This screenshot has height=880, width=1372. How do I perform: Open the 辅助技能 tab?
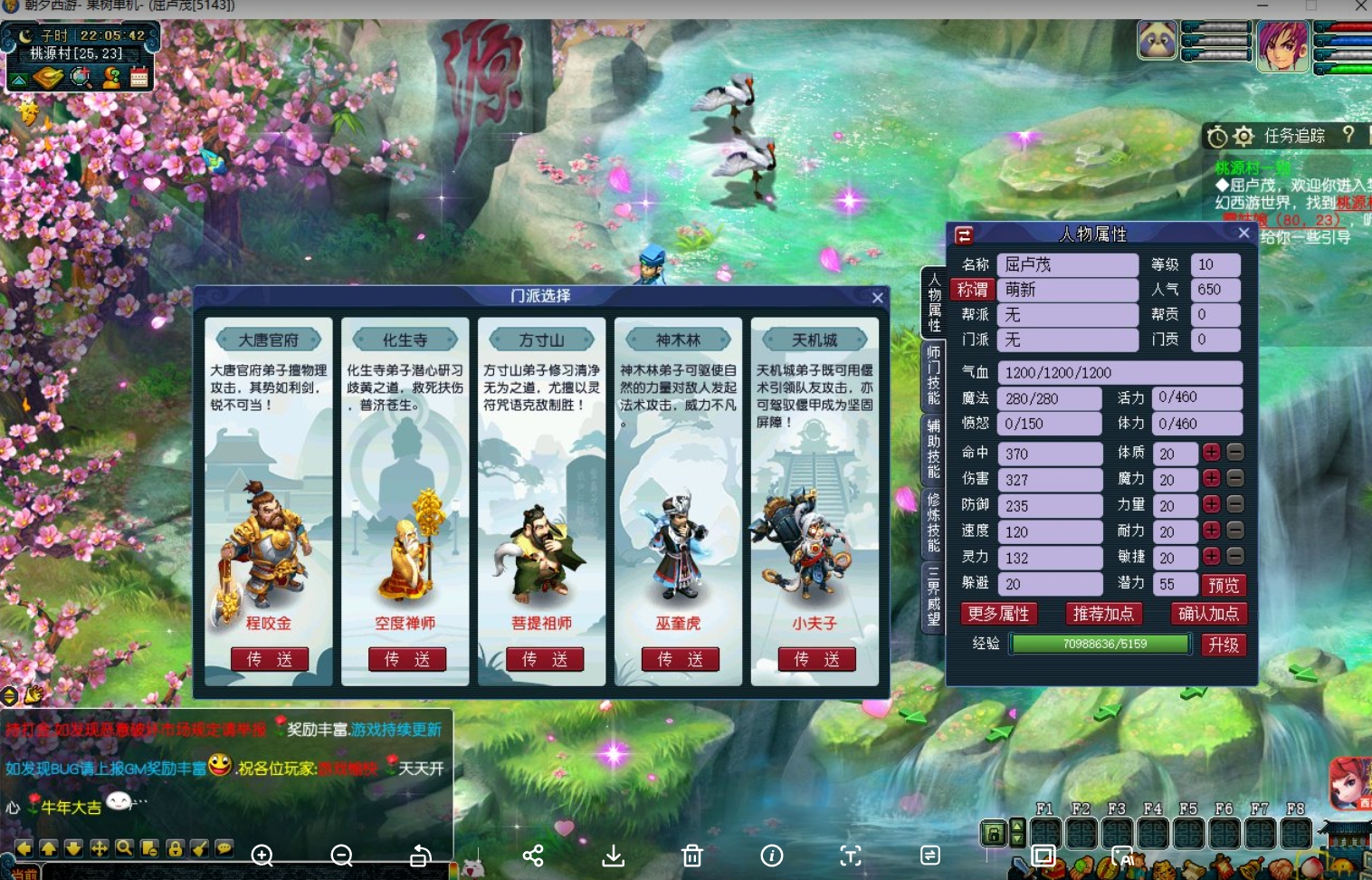tap(933, 447)
